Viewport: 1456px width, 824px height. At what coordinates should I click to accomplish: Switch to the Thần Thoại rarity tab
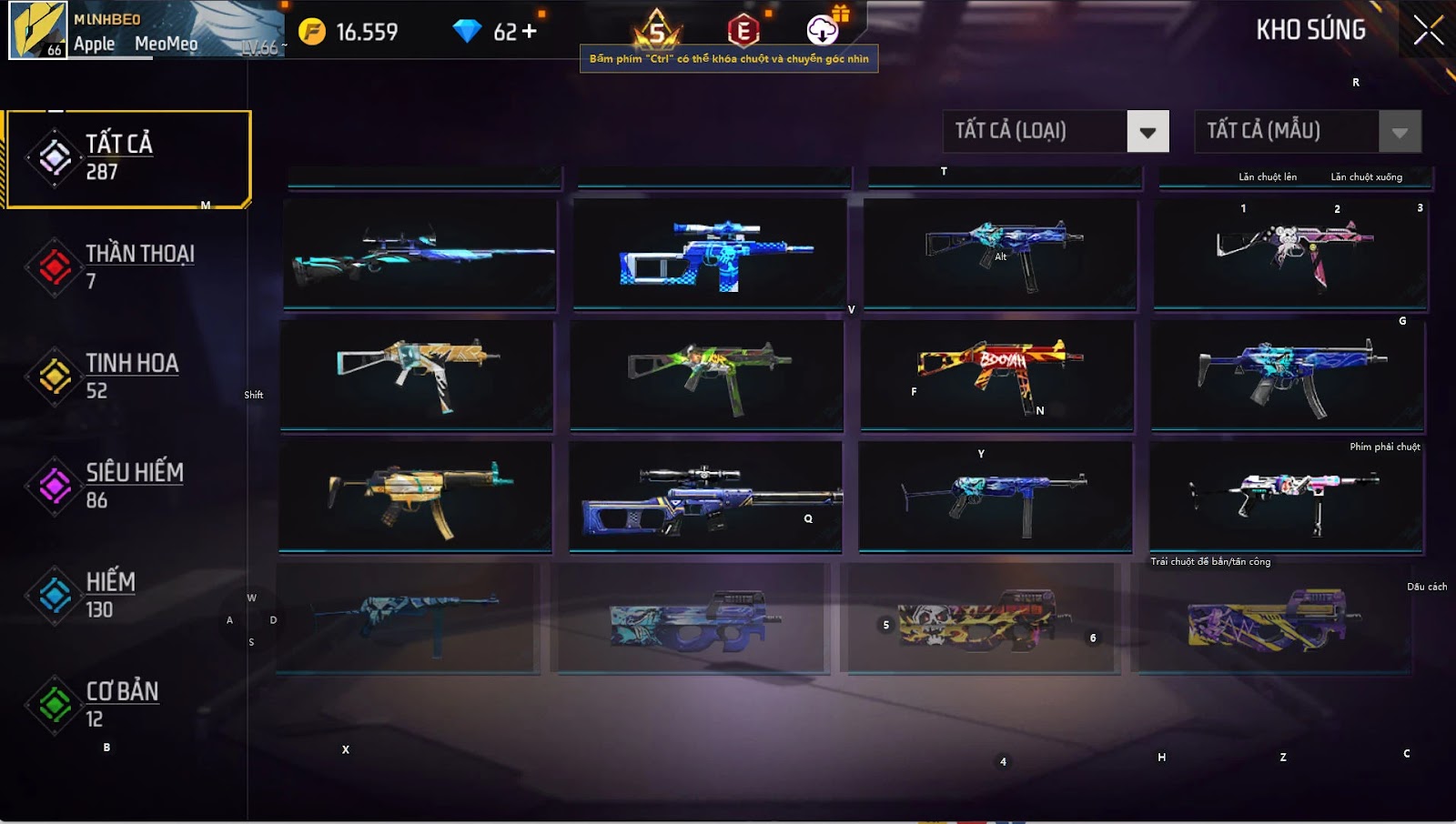click(x=127, y=266)
